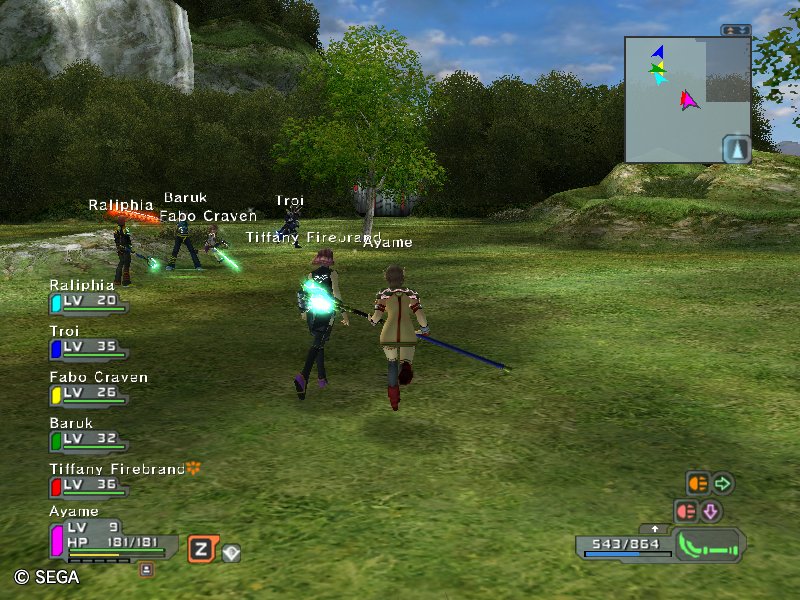The image size is (800, 600).
Task: Activate the orange photon art icon
Action: pyautogui.click(x=697, y=484)
